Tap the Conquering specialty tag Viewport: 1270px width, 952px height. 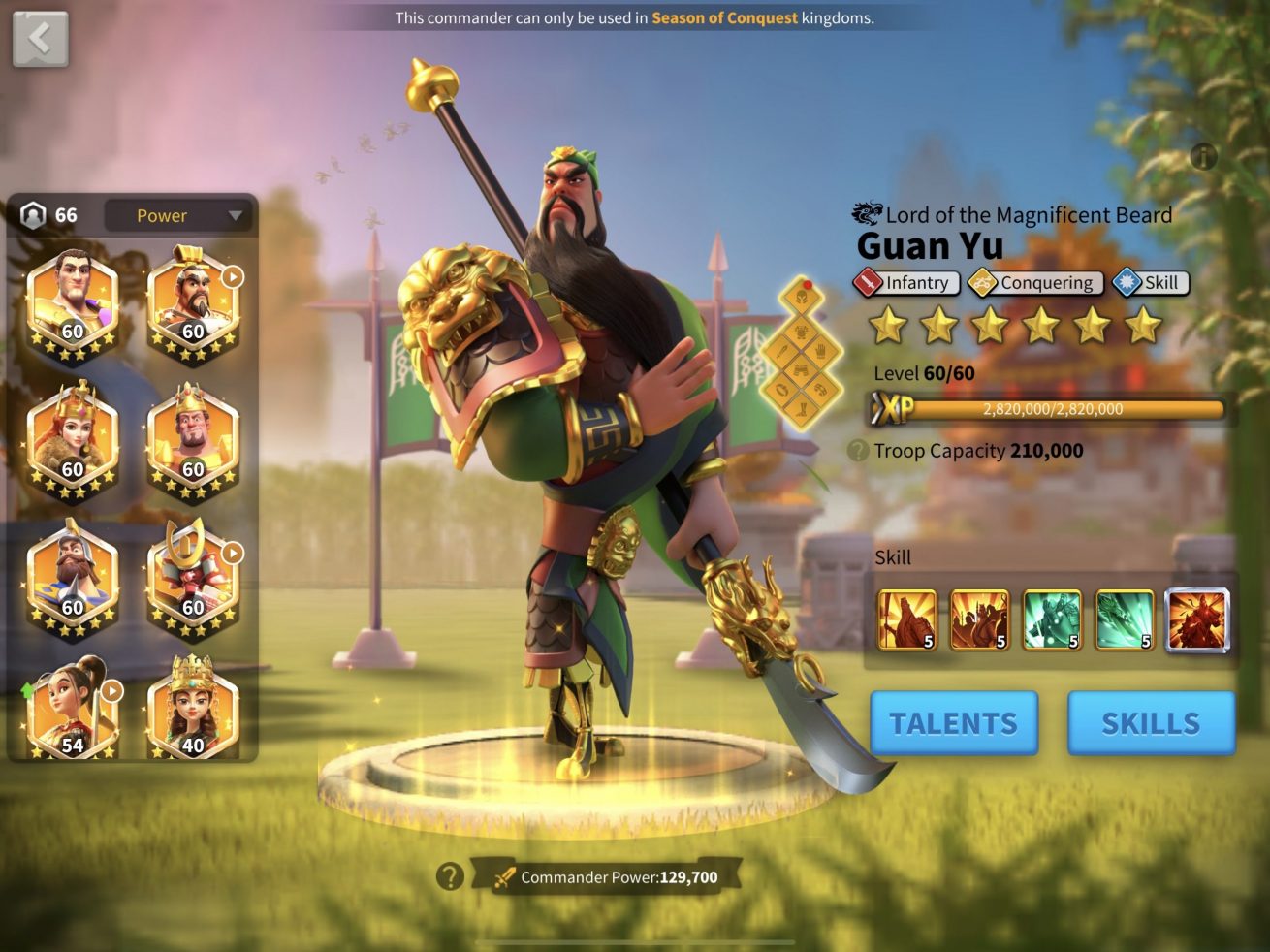click(1035, 283)
